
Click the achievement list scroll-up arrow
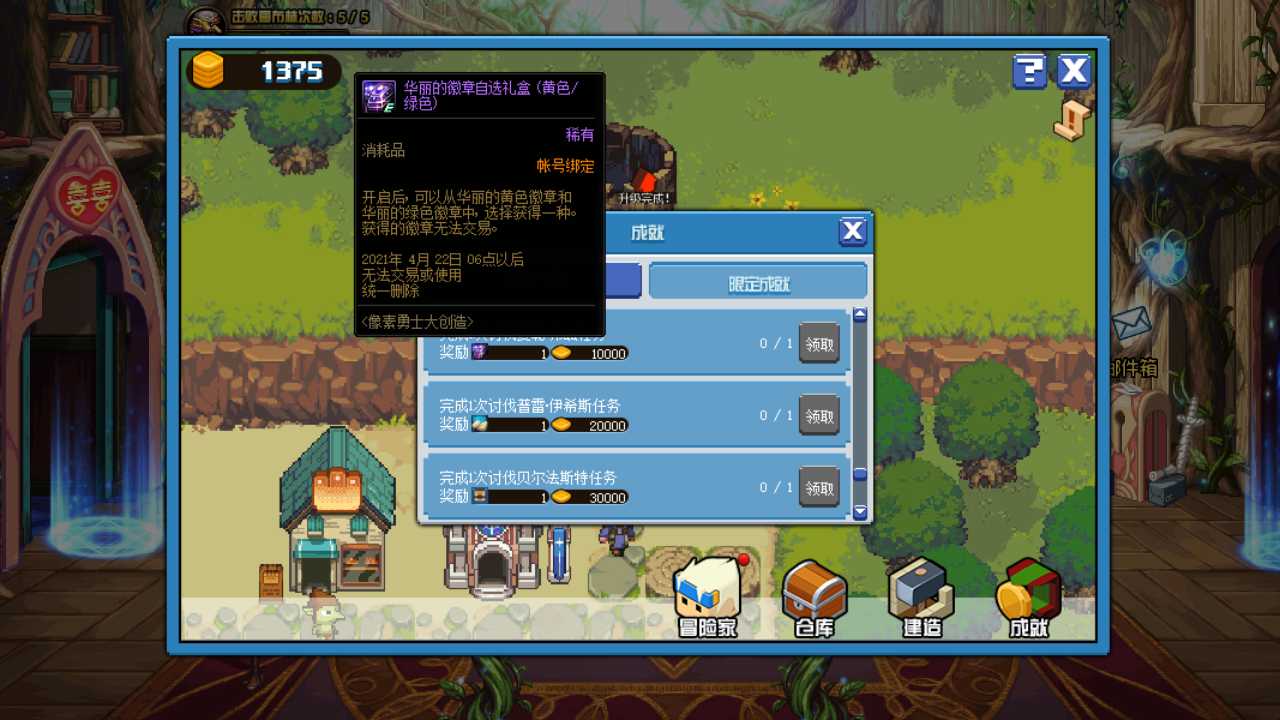pos(860,315)
